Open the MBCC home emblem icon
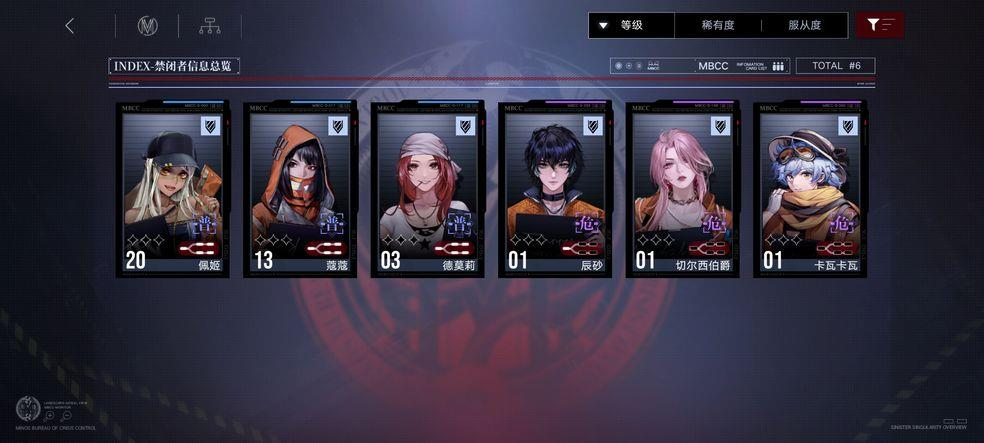The width and height of the screenshot is (984, 443). pos(148,26)
